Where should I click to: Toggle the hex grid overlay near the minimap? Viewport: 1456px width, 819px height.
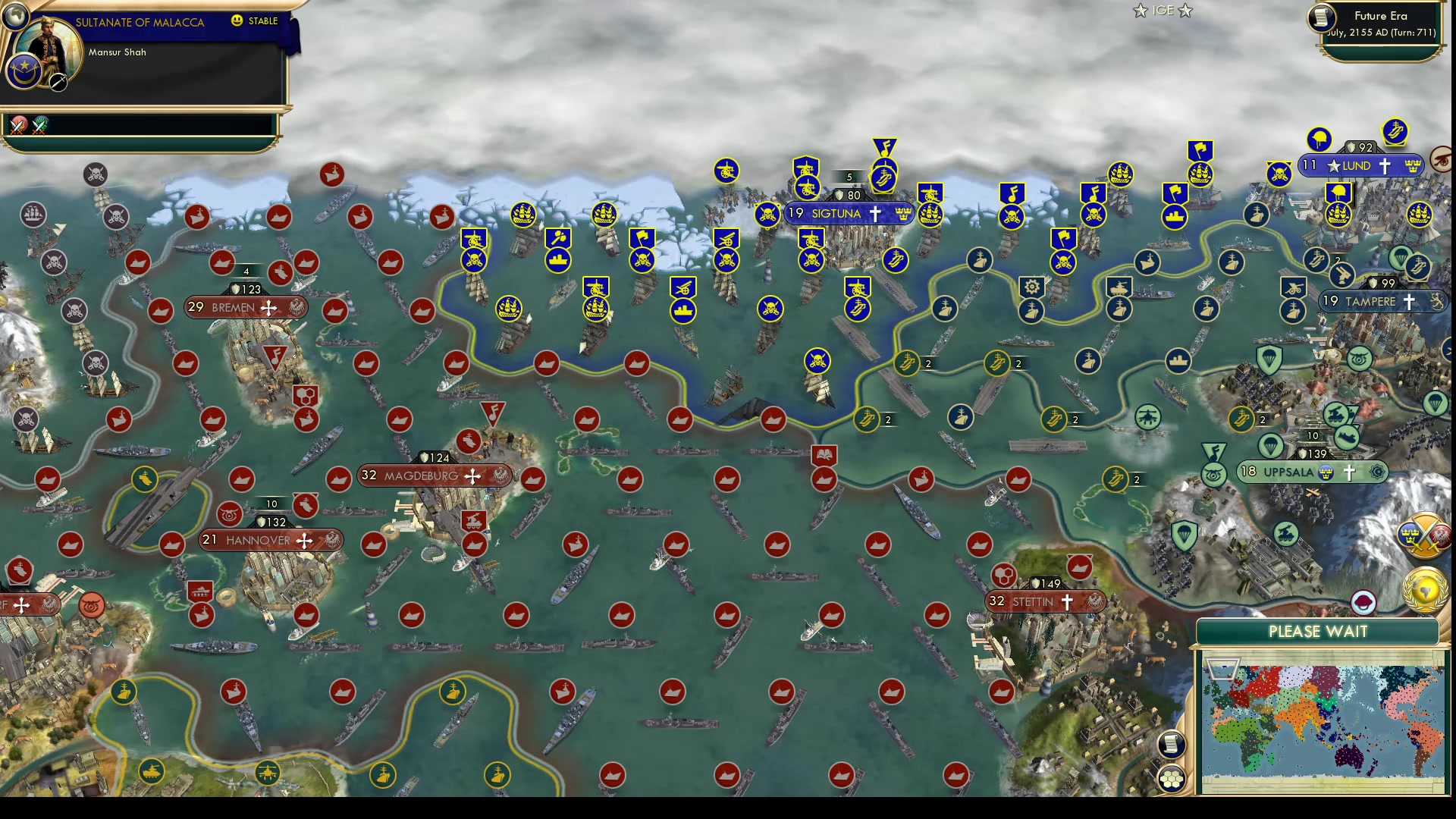click(x=1172, y=780)
